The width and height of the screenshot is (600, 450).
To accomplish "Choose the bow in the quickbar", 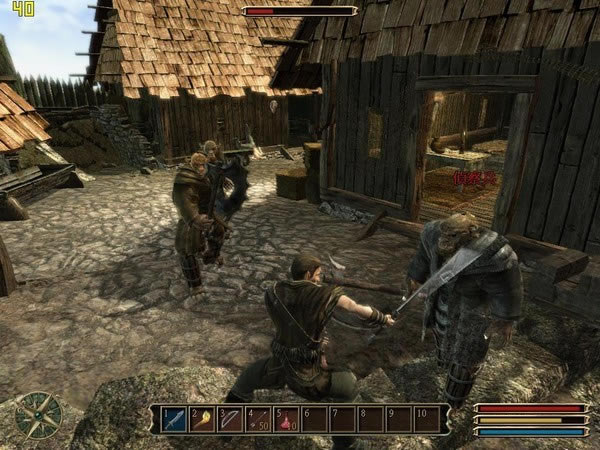I will coord(230,418).
